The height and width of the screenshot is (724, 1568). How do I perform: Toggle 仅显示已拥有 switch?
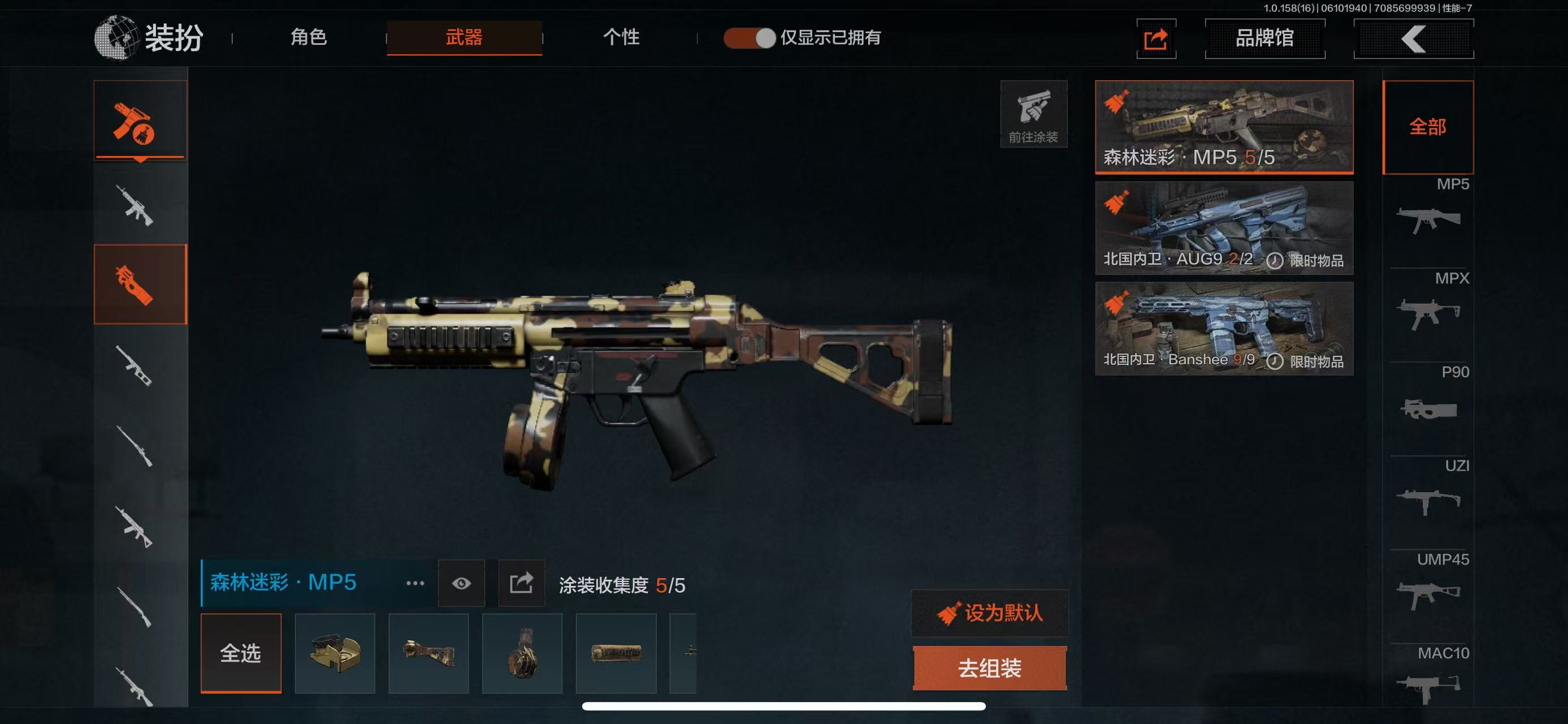click(750, 38)
